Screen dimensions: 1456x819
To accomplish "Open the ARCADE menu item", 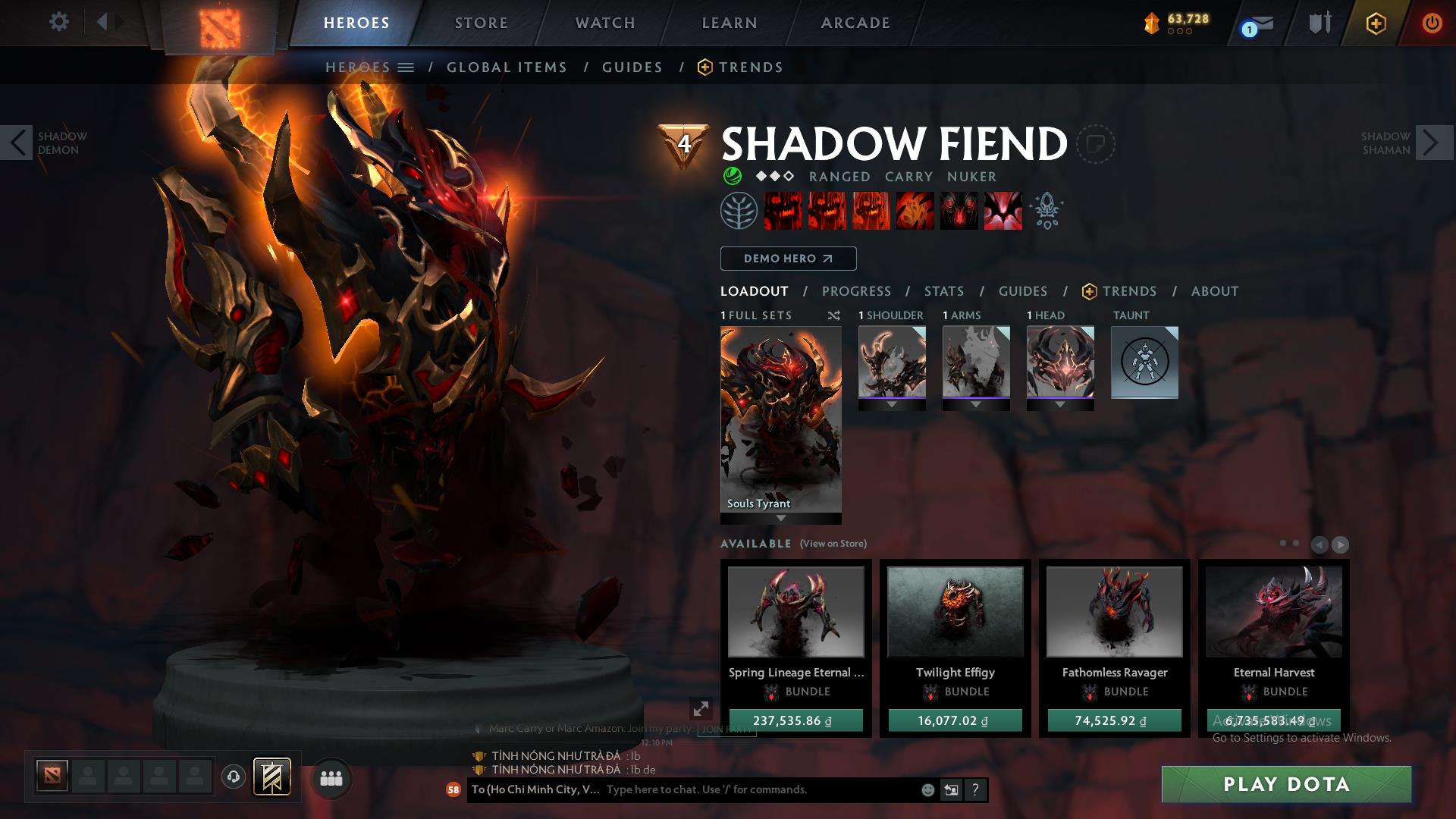I will pyautogui.click(x=855, y=23).
